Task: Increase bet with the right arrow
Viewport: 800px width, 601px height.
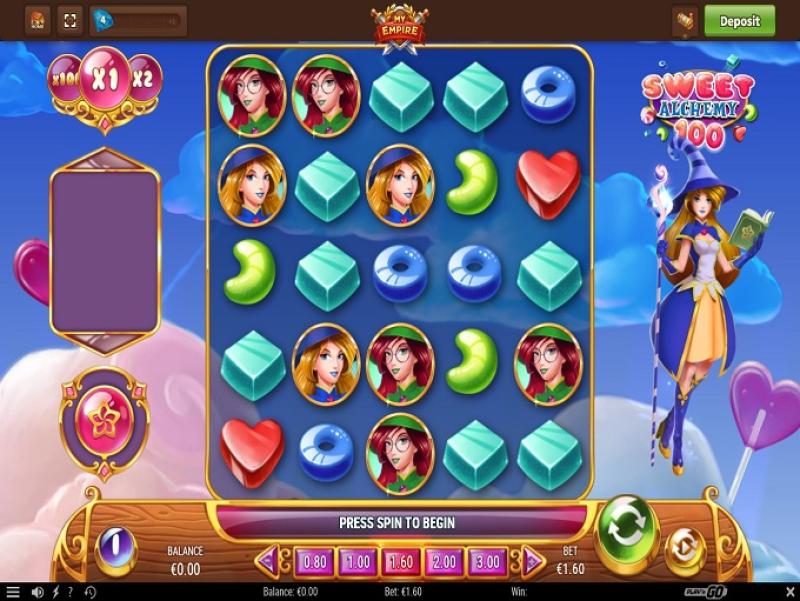Action: coord(532,562)
